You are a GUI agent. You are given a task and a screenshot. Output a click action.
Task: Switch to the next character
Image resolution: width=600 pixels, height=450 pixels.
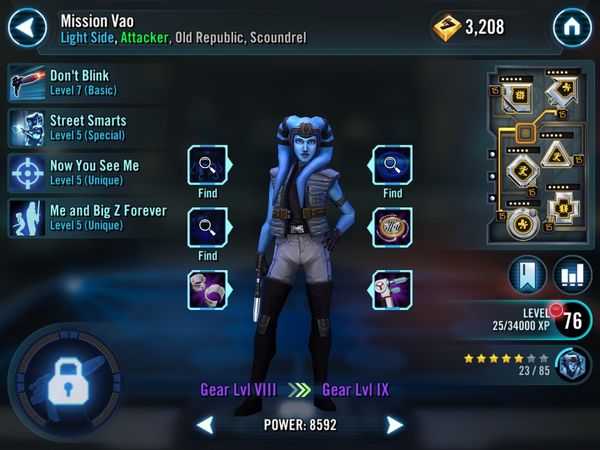click(394, 425)
